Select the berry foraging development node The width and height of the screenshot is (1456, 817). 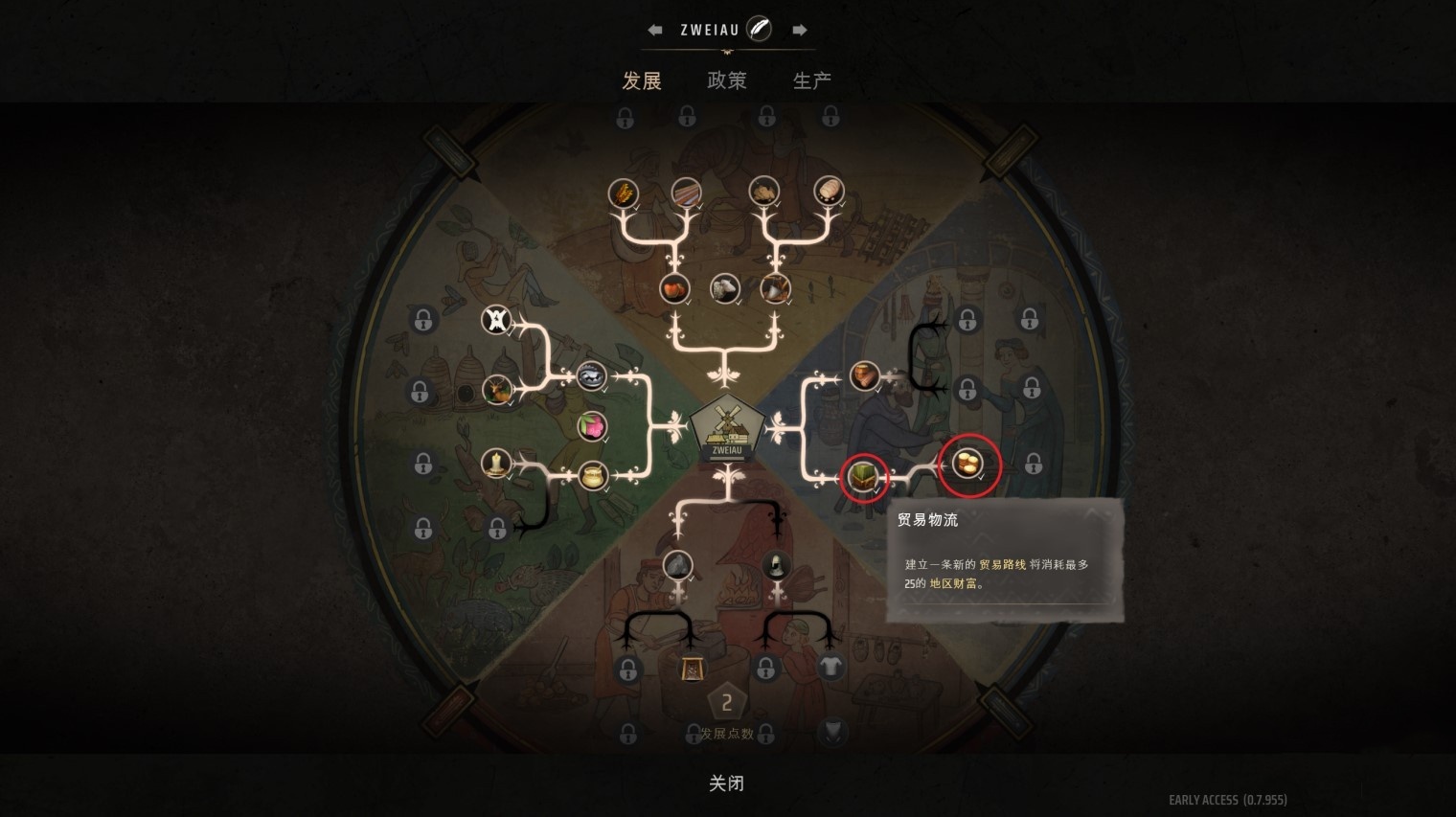click(x=592, y=428)
